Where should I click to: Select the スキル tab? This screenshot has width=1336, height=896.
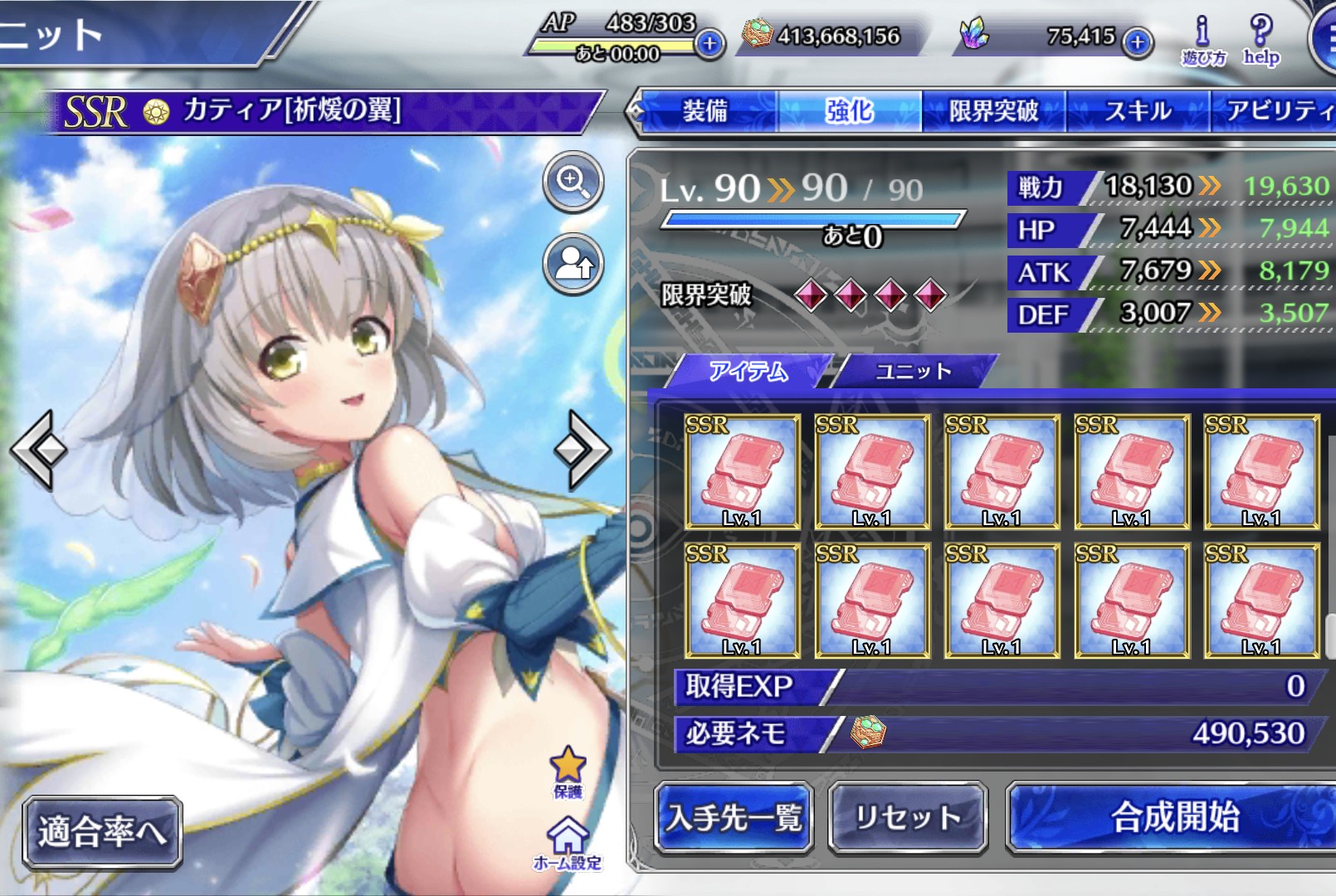click(1137, 111)
